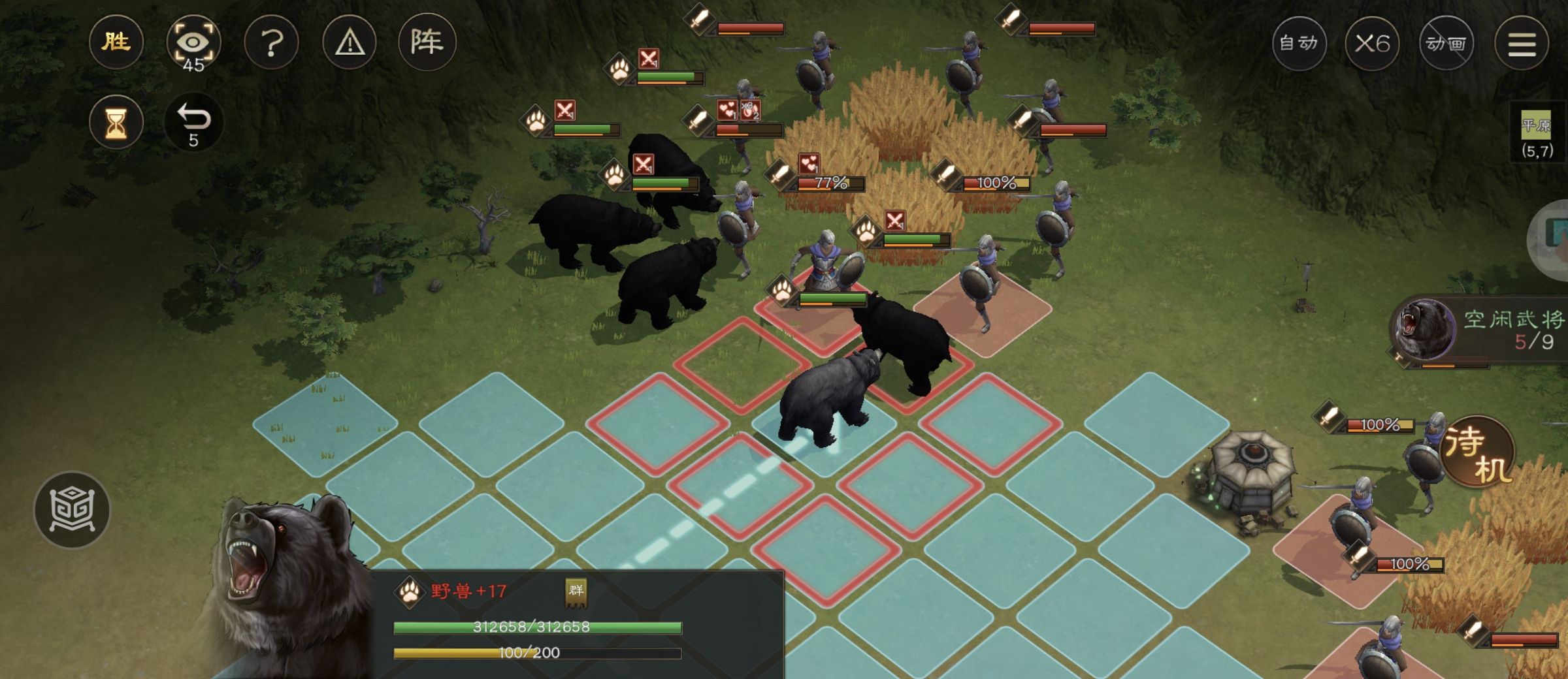Open the maze-pattern icon button
The image size is (1568, 679).
point(72,509)
